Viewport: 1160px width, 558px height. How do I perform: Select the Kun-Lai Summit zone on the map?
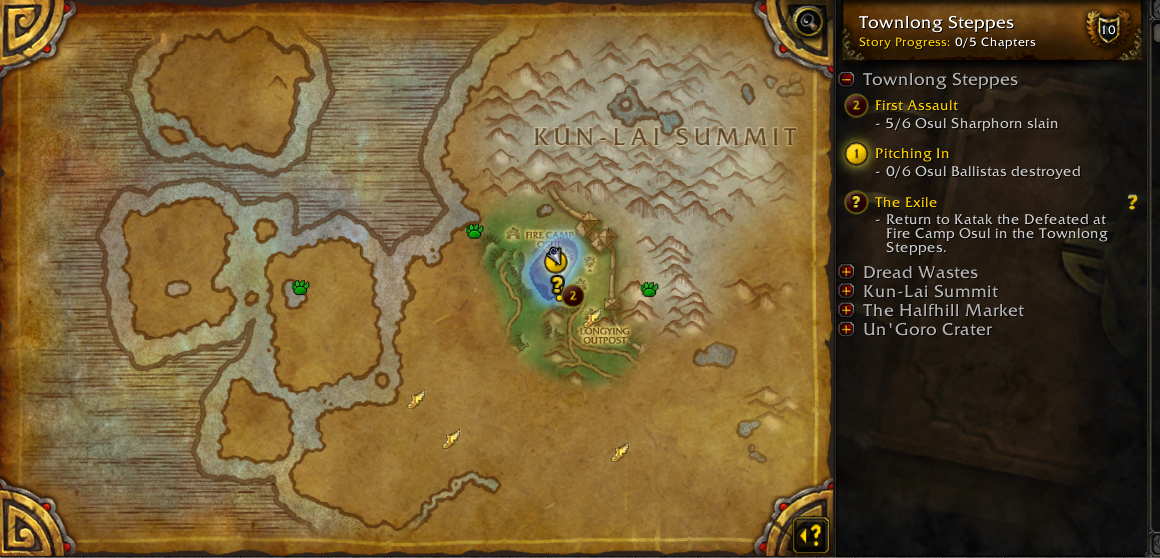point(665,137)
